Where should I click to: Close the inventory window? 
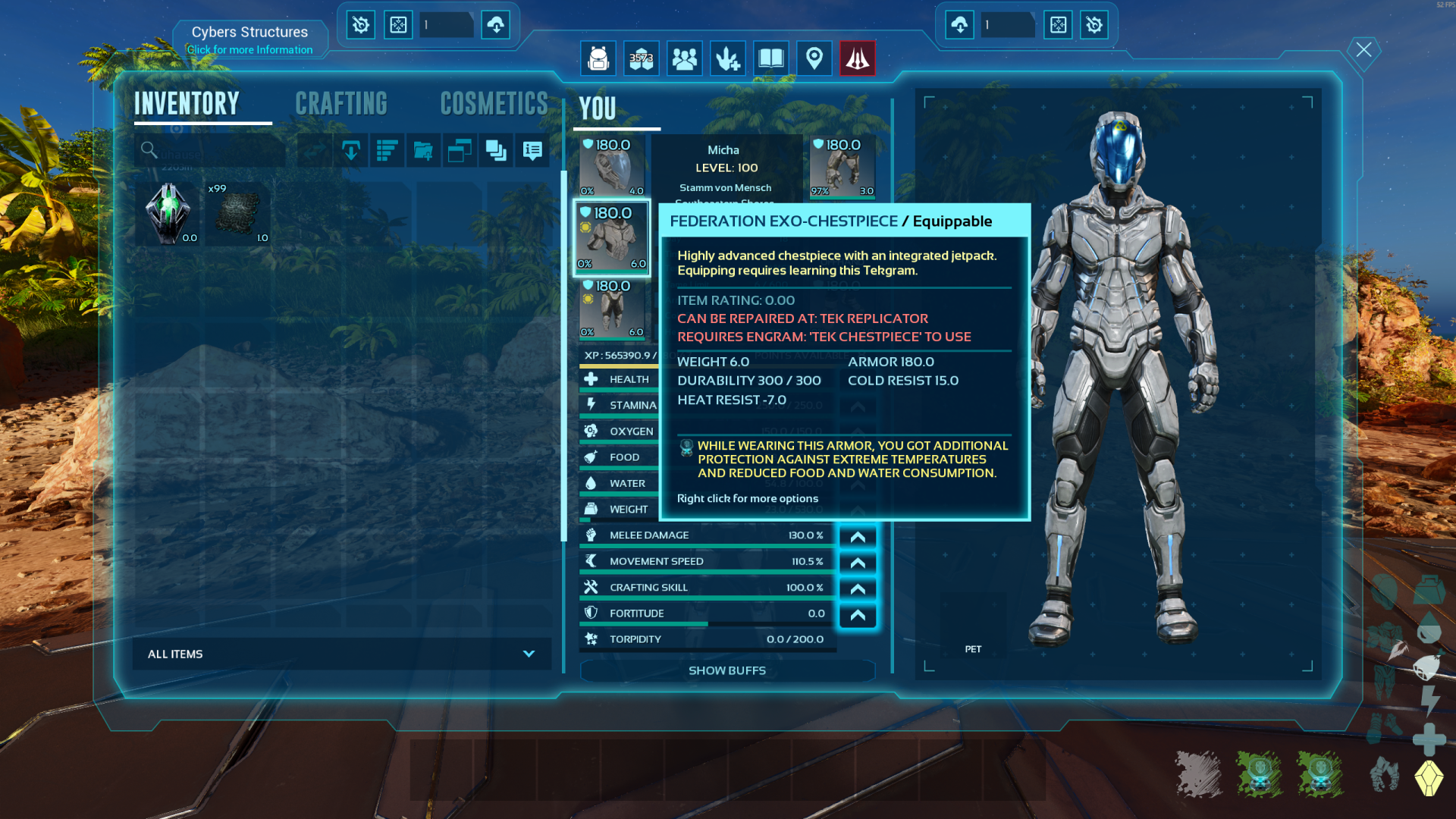(x=1363, y=50)
